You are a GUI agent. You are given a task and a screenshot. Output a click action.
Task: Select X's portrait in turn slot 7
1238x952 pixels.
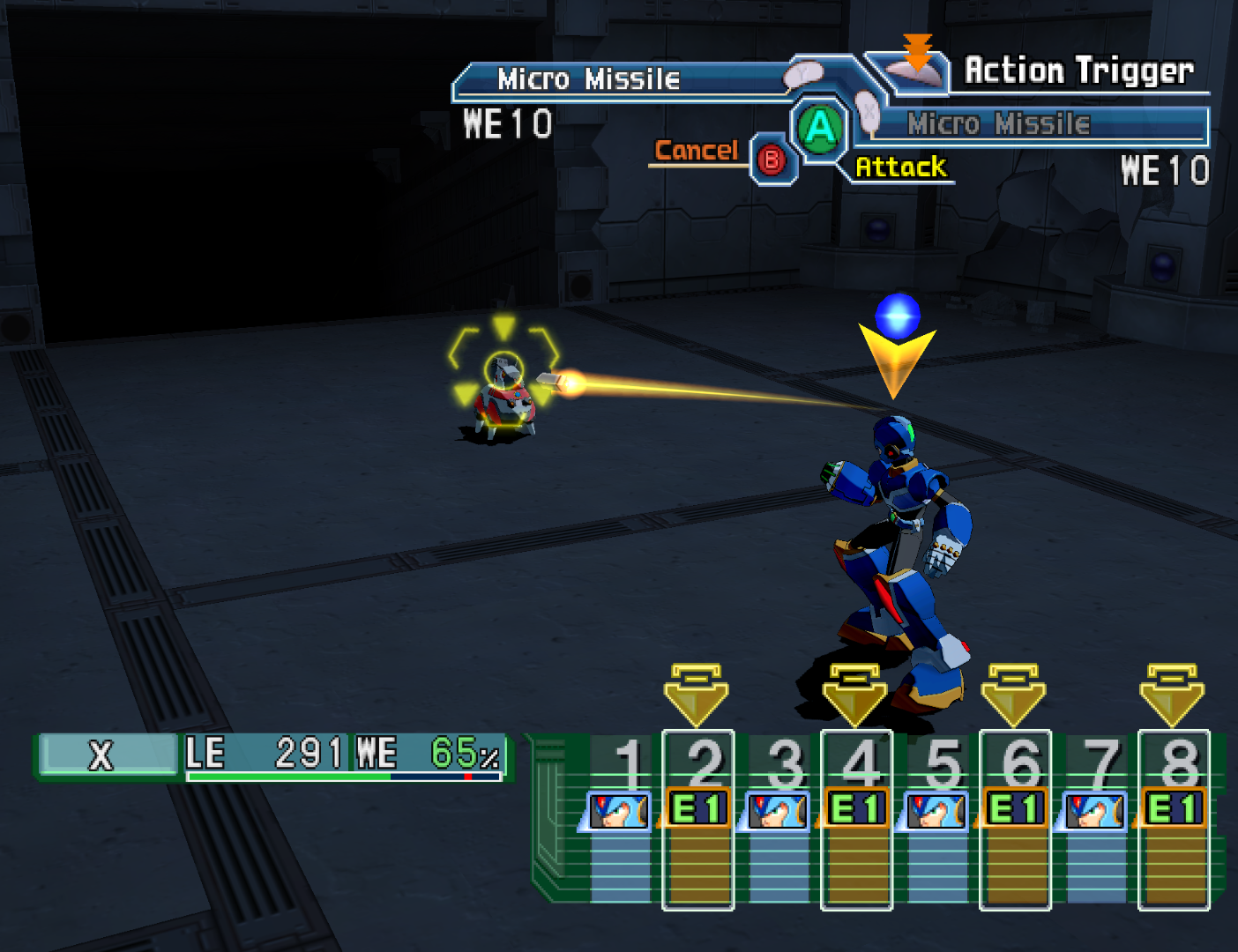coord(1094,810)
